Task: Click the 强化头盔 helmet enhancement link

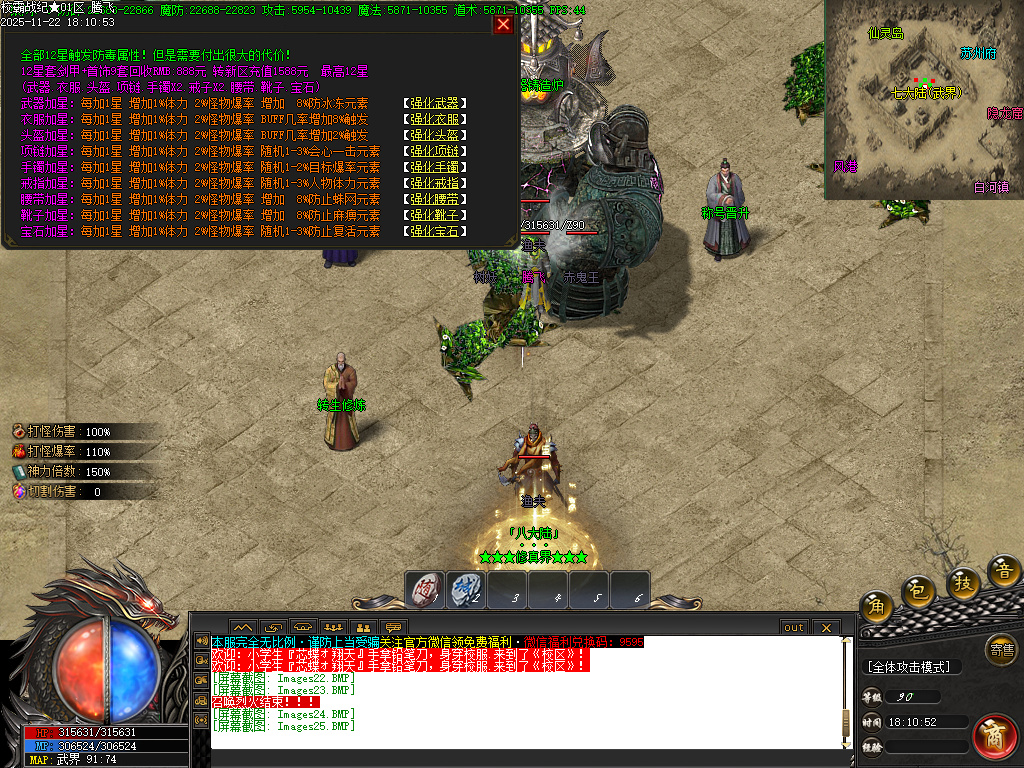Action: pyautogui.click(x=435, y=135)
